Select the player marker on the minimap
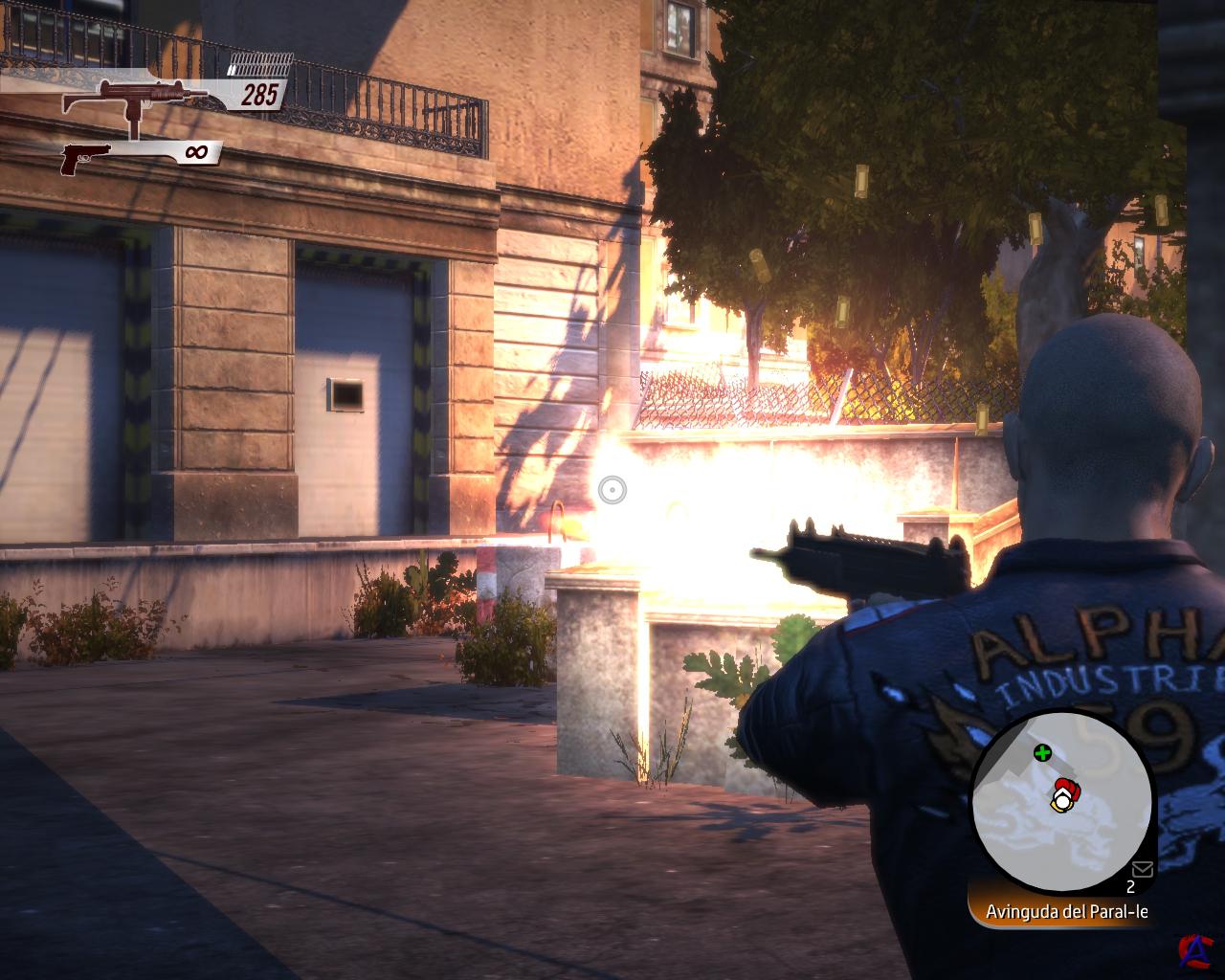The image size is (1225, 980). (1061, 796)
